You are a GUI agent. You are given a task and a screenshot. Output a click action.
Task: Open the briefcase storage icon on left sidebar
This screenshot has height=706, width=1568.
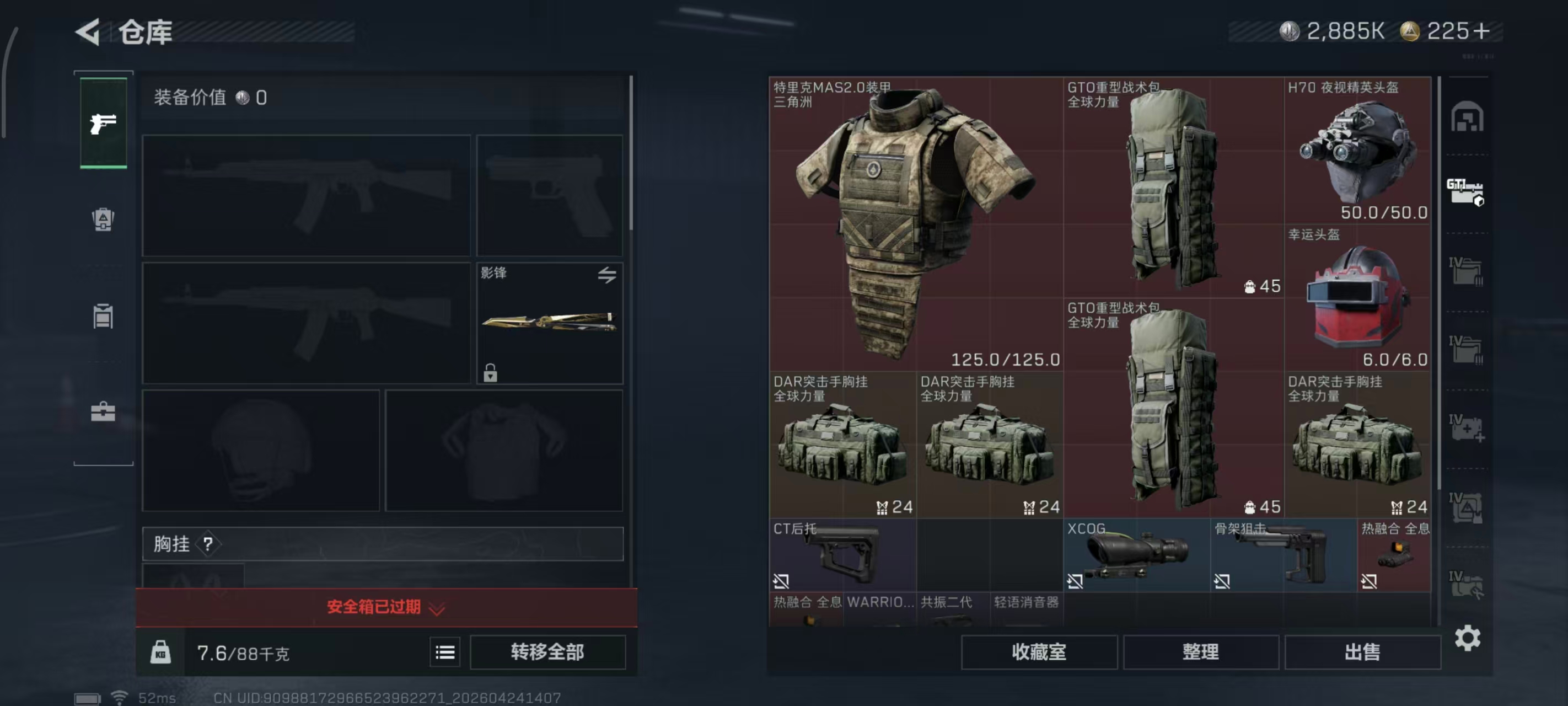(x=104, y=413)
